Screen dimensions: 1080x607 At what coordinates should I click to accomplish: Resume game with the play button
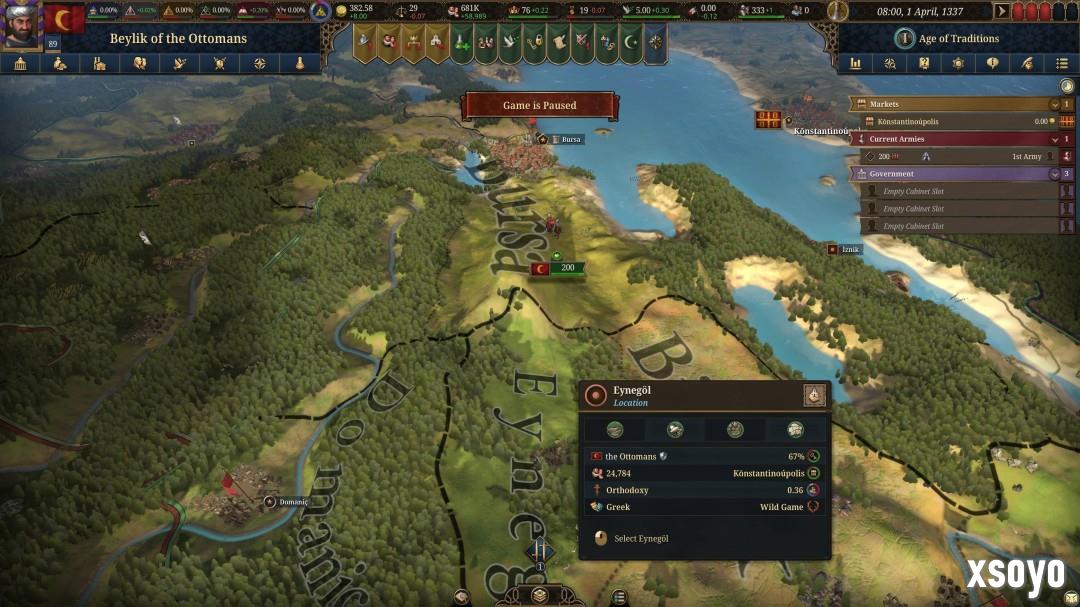pyautogui.click(x=1002, y=11)
